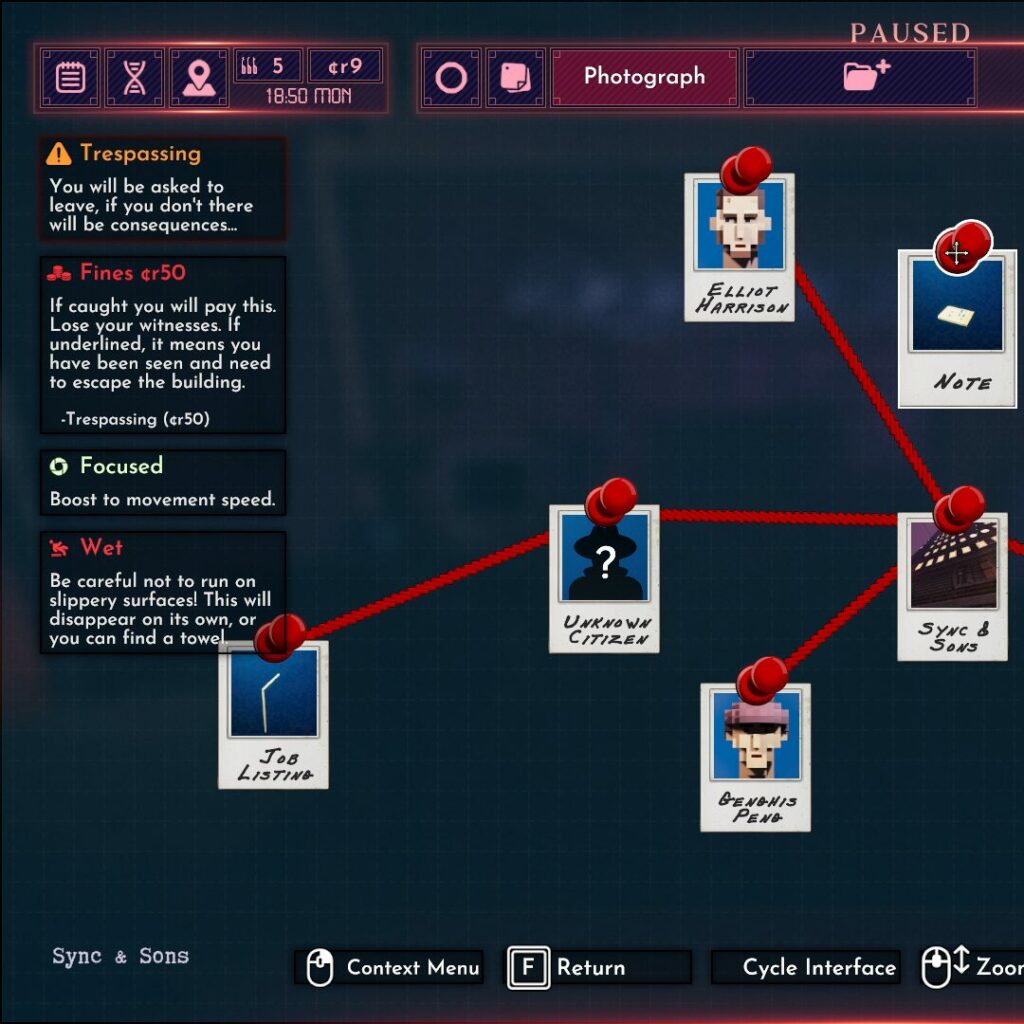Open the Genghis Peng suspect card
This screenshot has width=1024, height=1024.
point(755,758)
